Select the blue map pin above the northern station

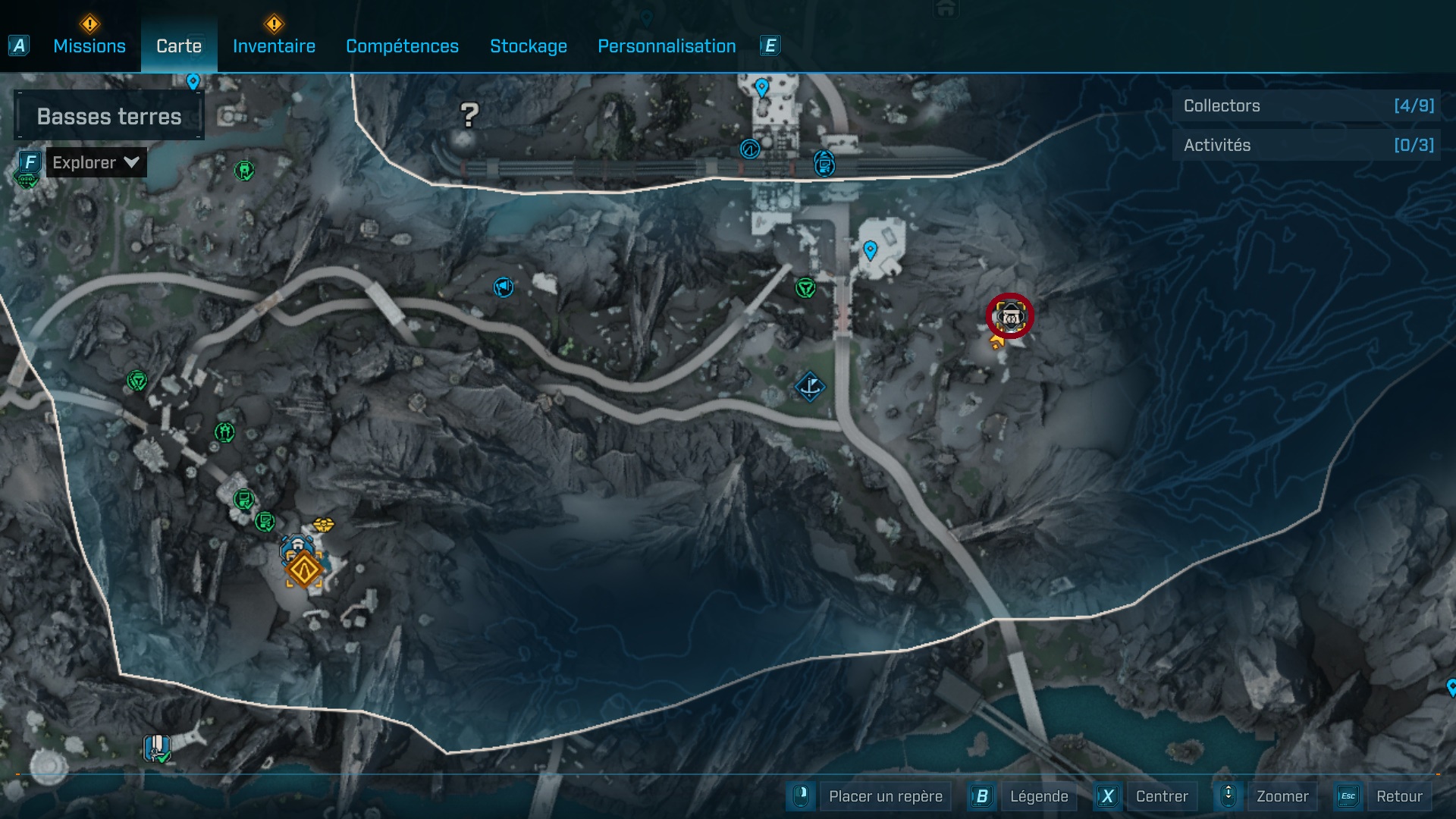click(761, 89)
